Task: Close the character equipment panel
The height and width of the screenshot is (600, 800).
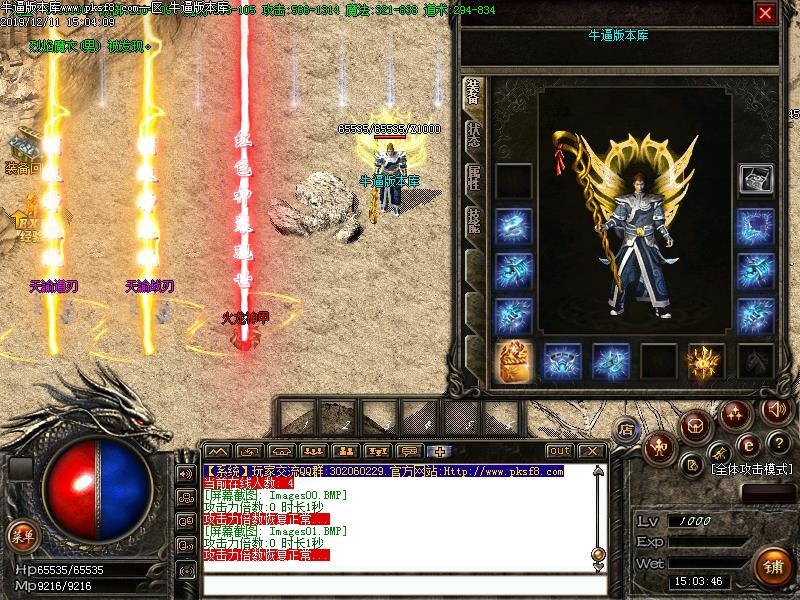Action: [x=765, y=13]
